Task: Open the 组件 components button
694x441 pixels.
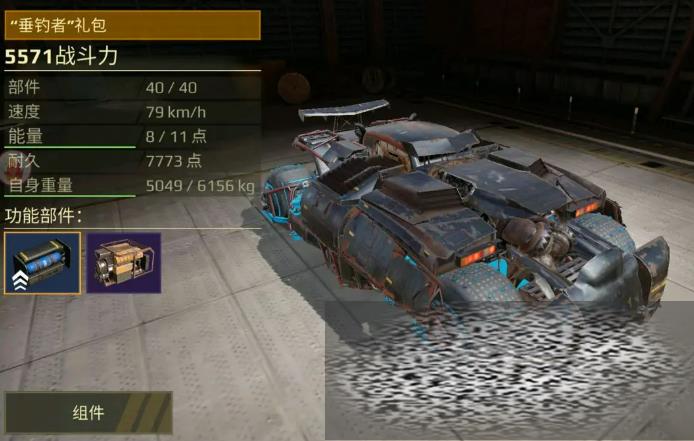Action: [x=88, y=412]
